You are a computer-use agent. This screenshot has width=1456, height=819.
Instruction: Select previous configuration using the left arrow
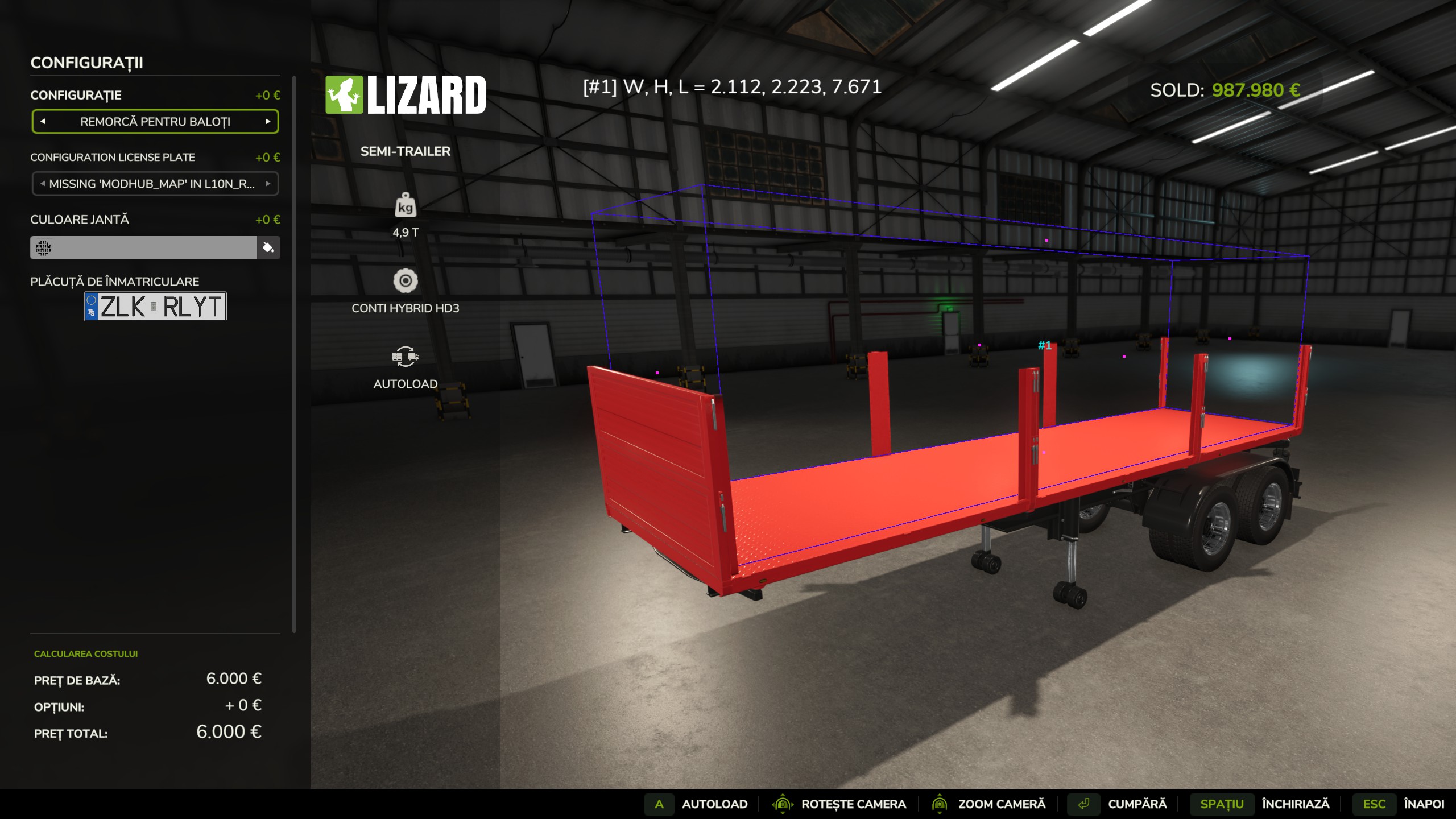click(44, 121)
